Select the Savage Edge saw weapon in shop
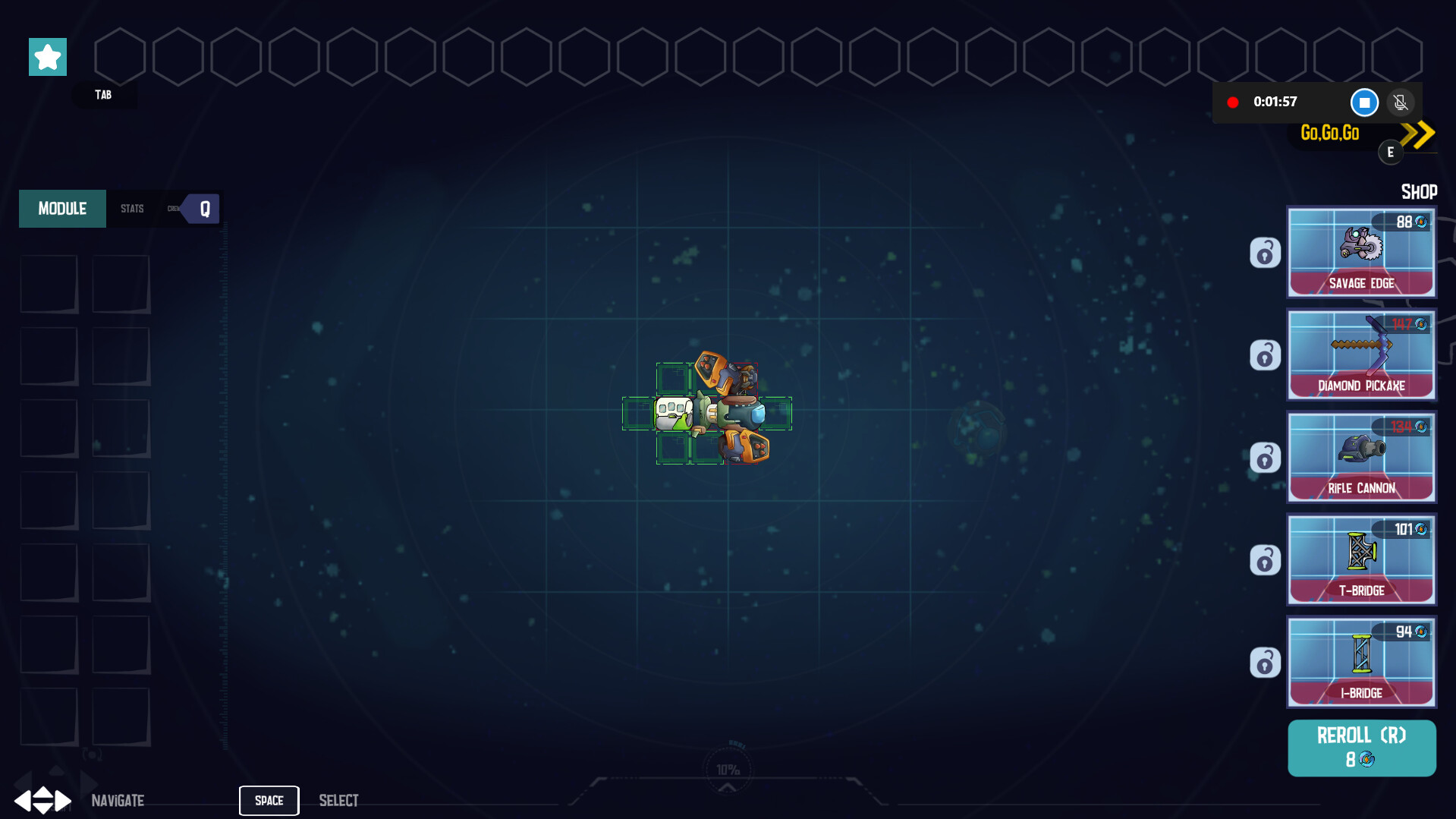 pyautogui.click(x=1361, y=253)
